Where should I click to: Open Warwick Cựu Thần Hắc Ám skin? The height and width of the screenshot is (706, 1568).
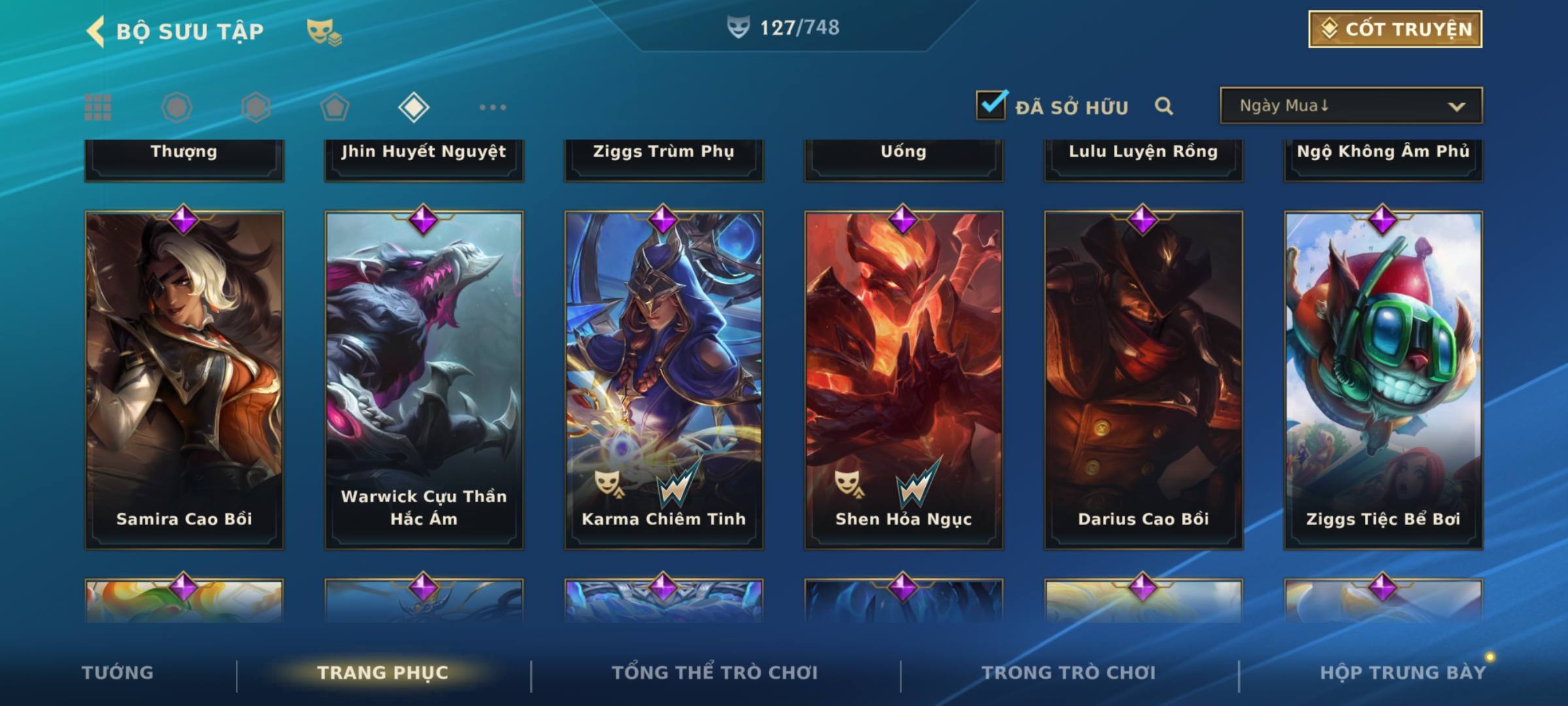click(424, 379)
